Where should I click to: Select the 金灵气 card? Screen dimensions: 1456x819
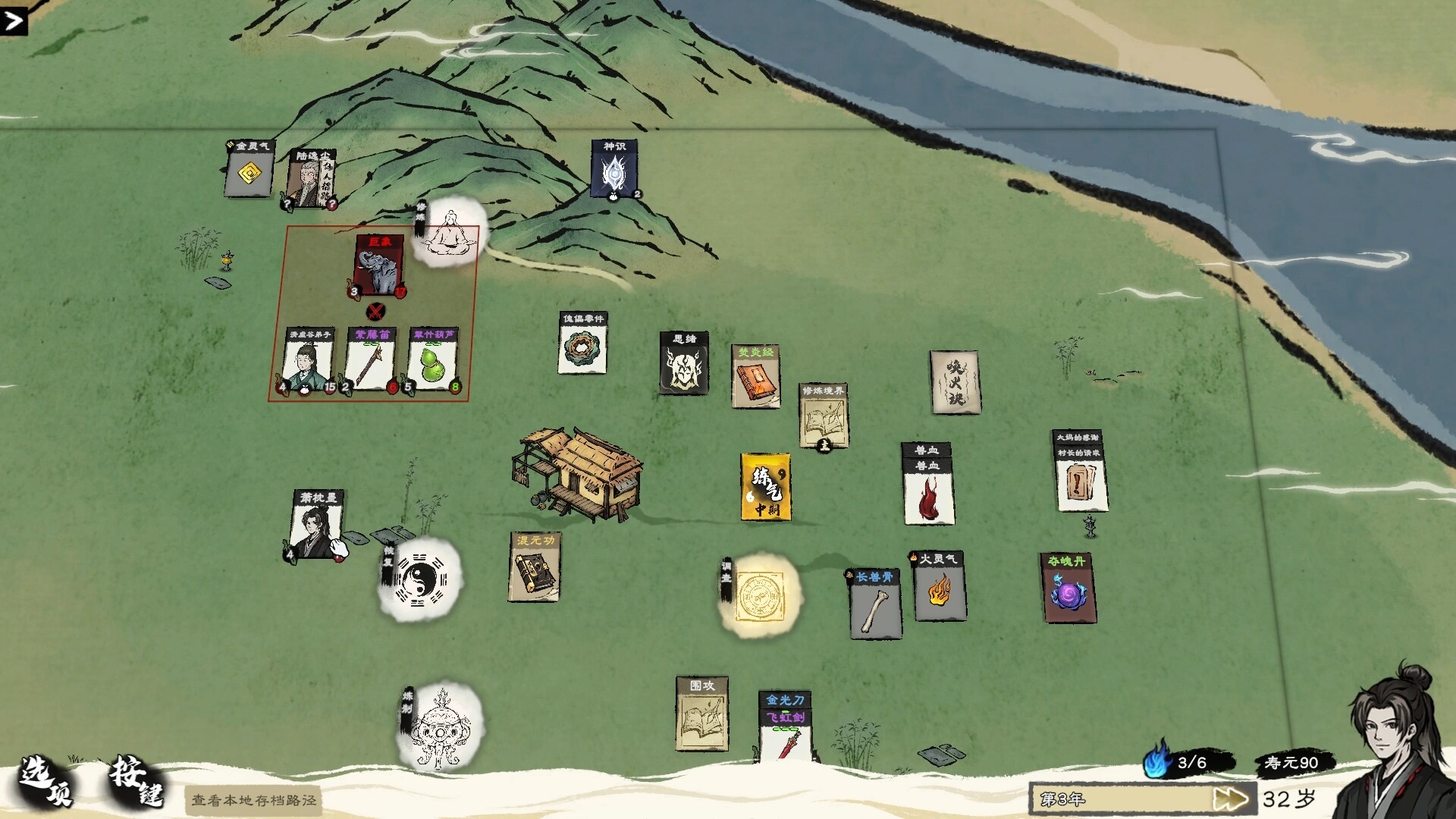(x=249, y=168)
